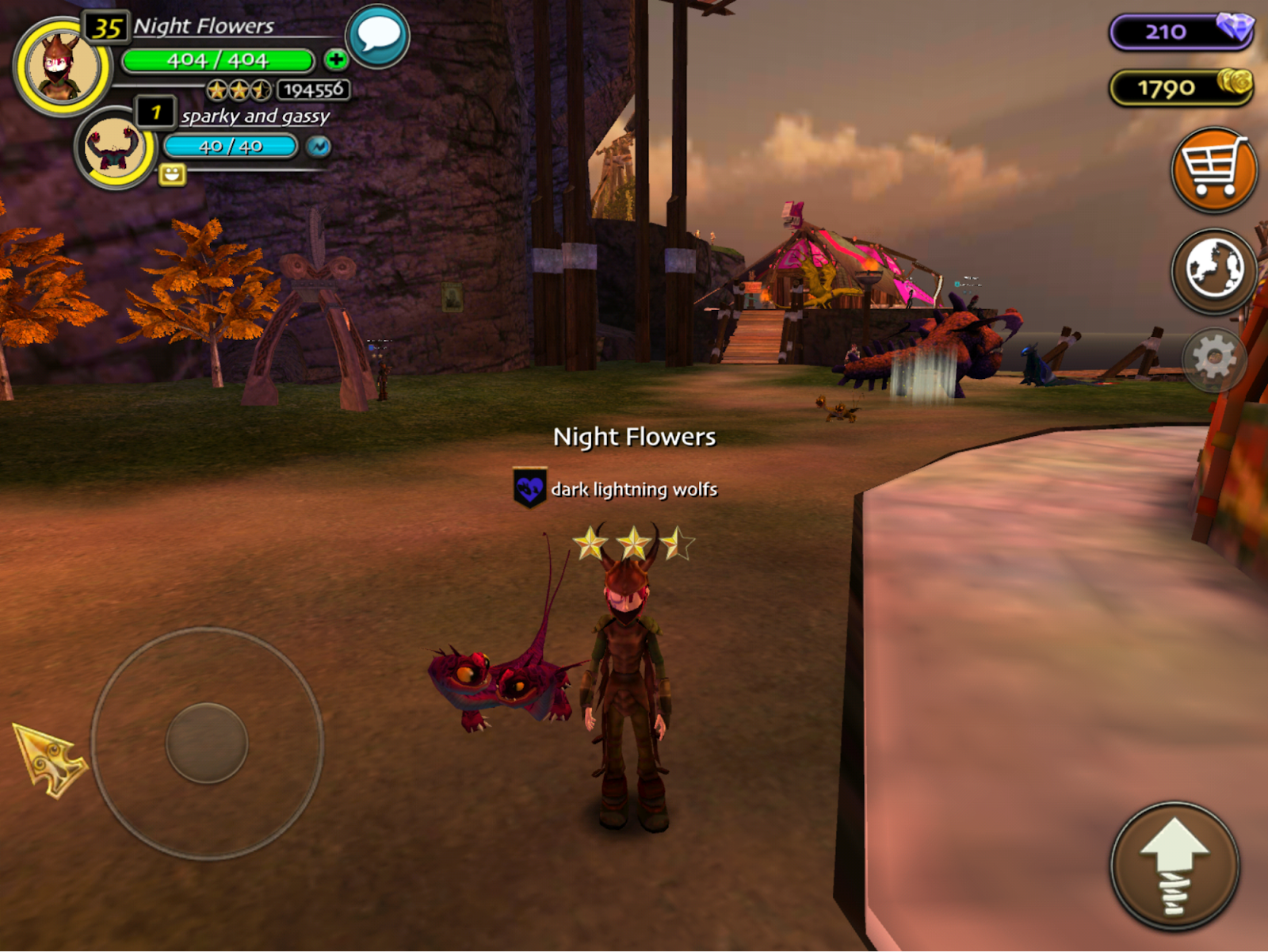Image resolution: width=1268 pixels, height=952 pixels.
Task: Open the world map globe
Action: 1213,270
